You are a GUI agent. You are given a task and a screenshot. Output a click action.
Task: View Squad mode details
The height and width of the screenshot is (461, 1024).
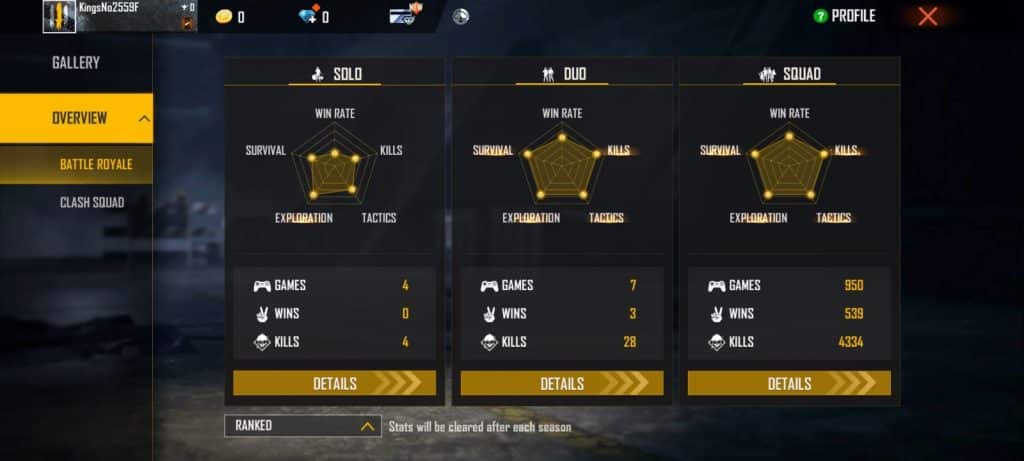point(788,383)
